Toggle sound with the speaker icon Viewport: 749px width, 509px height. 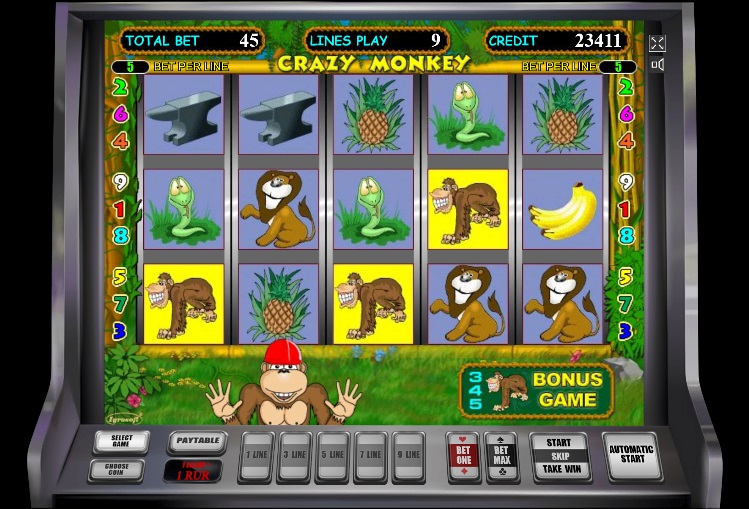(x=657, y=65)
